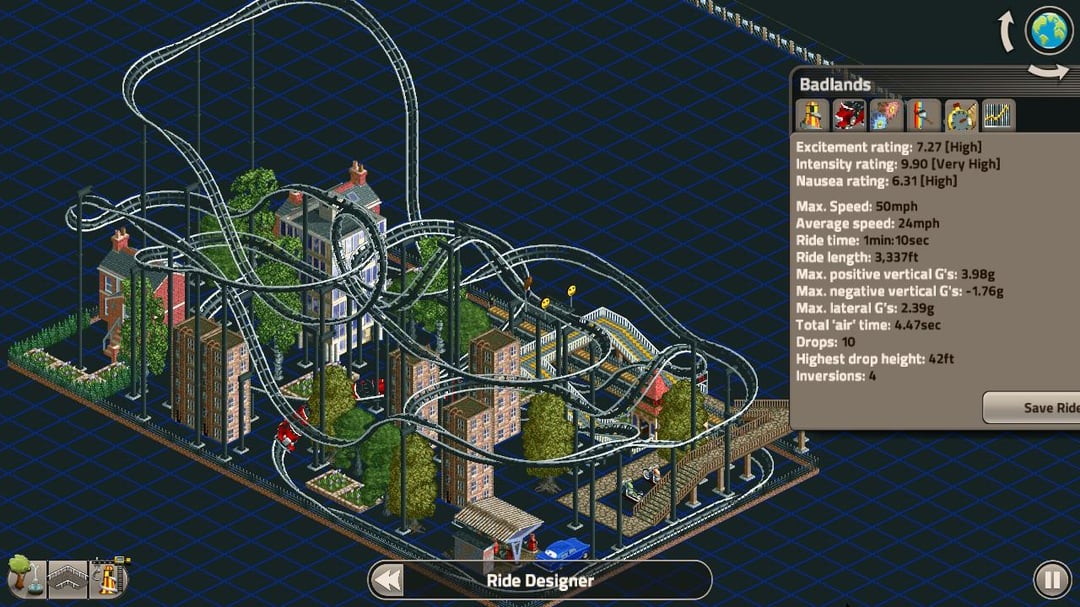Screen dimensions: 1080x607
Task: Open the gears operating options tab
Action: pos(887,115)
